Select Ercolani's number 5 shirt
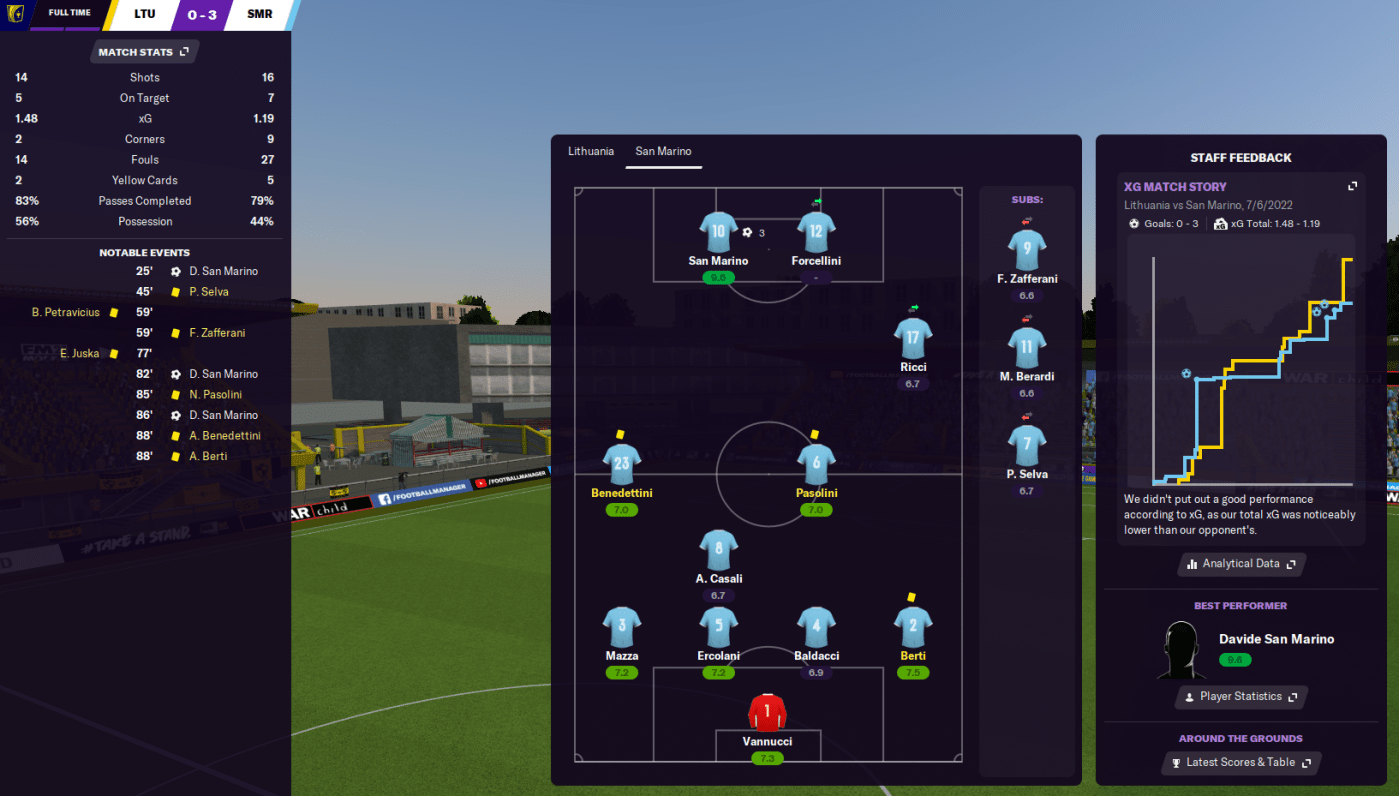 pos(718,628)
